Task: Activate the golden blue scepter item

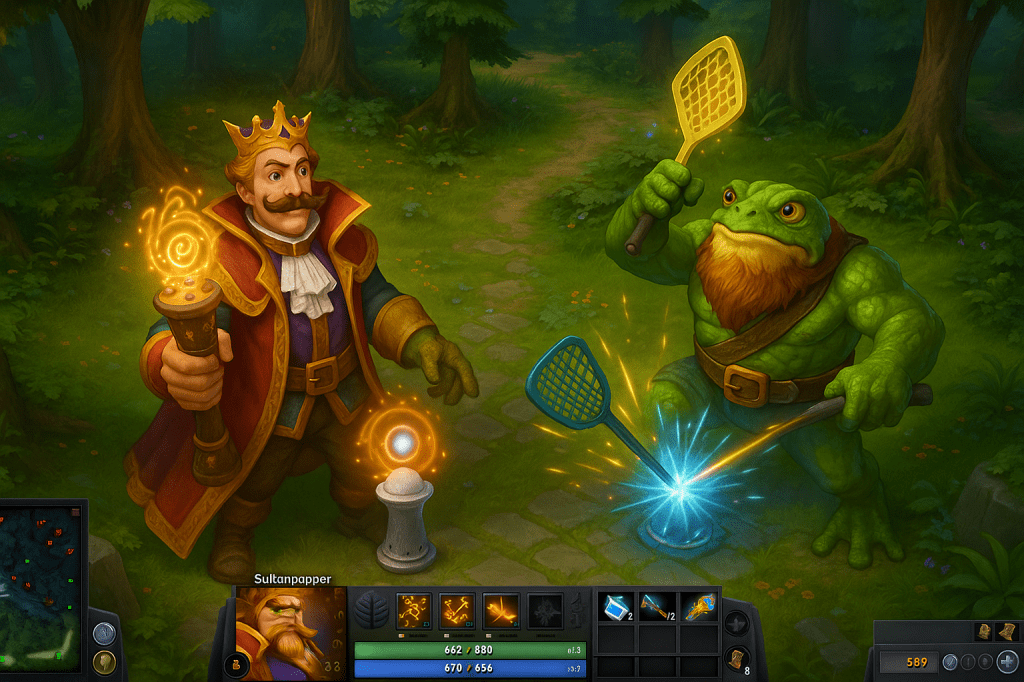Action: pyautogui.click(x=699, y=607)
